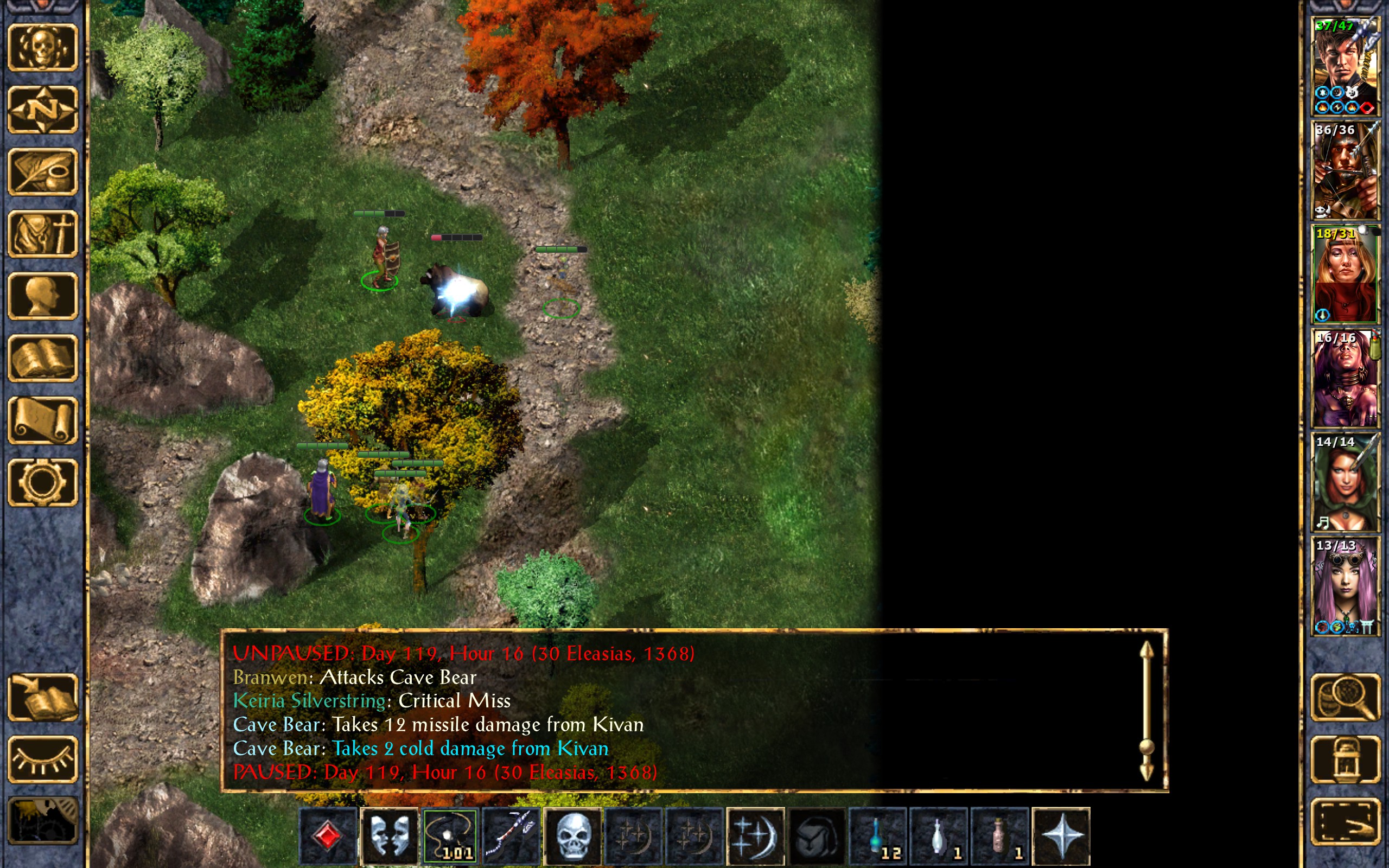Select the purple-haired character portrait with 13/13
This screenshot has height=868, width=1389.
(x=1345, y=585)
